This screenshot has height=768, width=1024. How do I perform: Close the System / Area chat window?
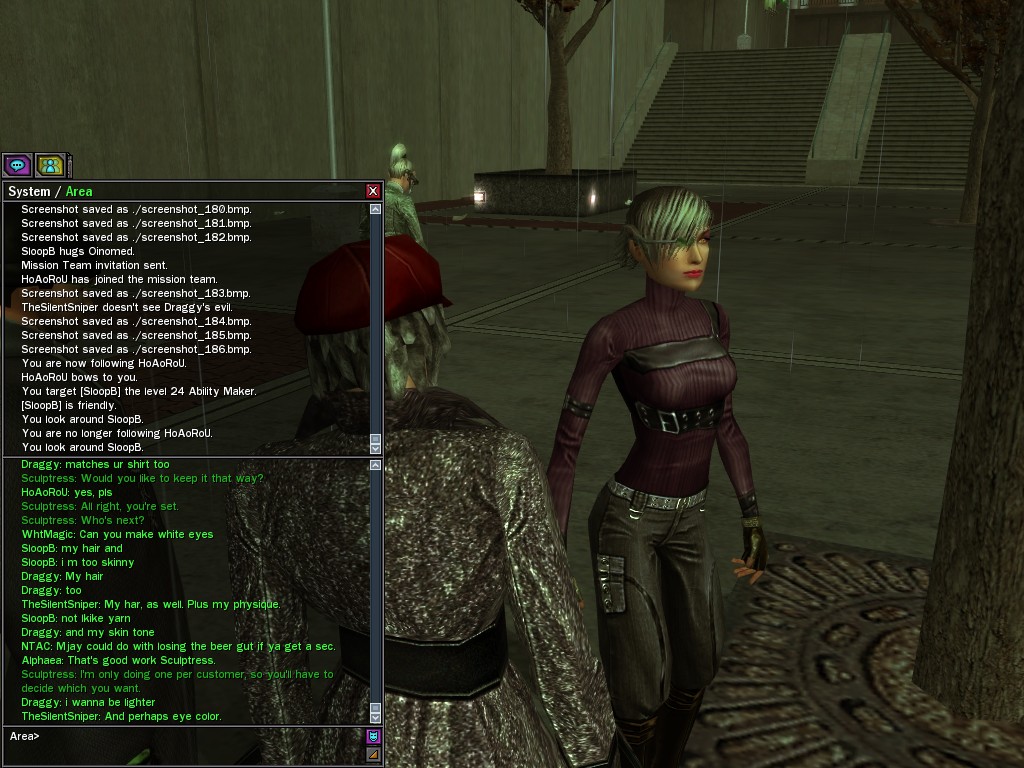tap(373, 191)
